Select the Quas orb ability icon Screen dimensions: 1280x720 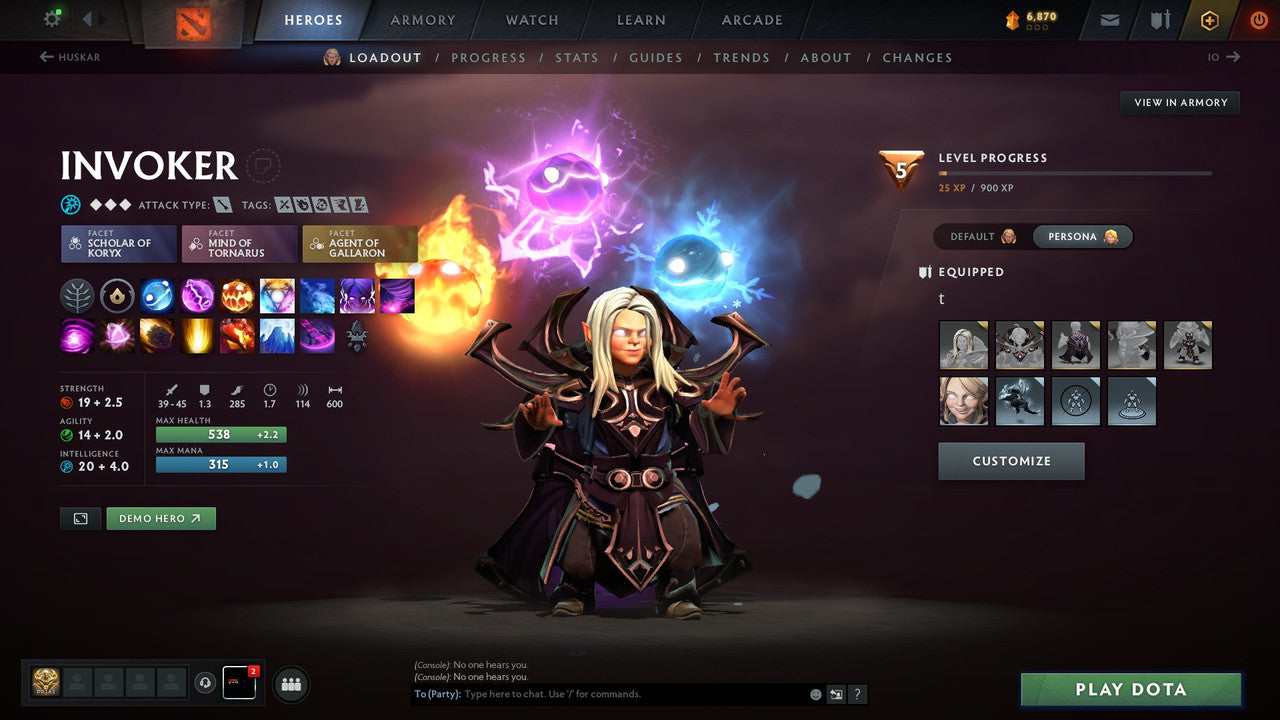click(157, 295)
